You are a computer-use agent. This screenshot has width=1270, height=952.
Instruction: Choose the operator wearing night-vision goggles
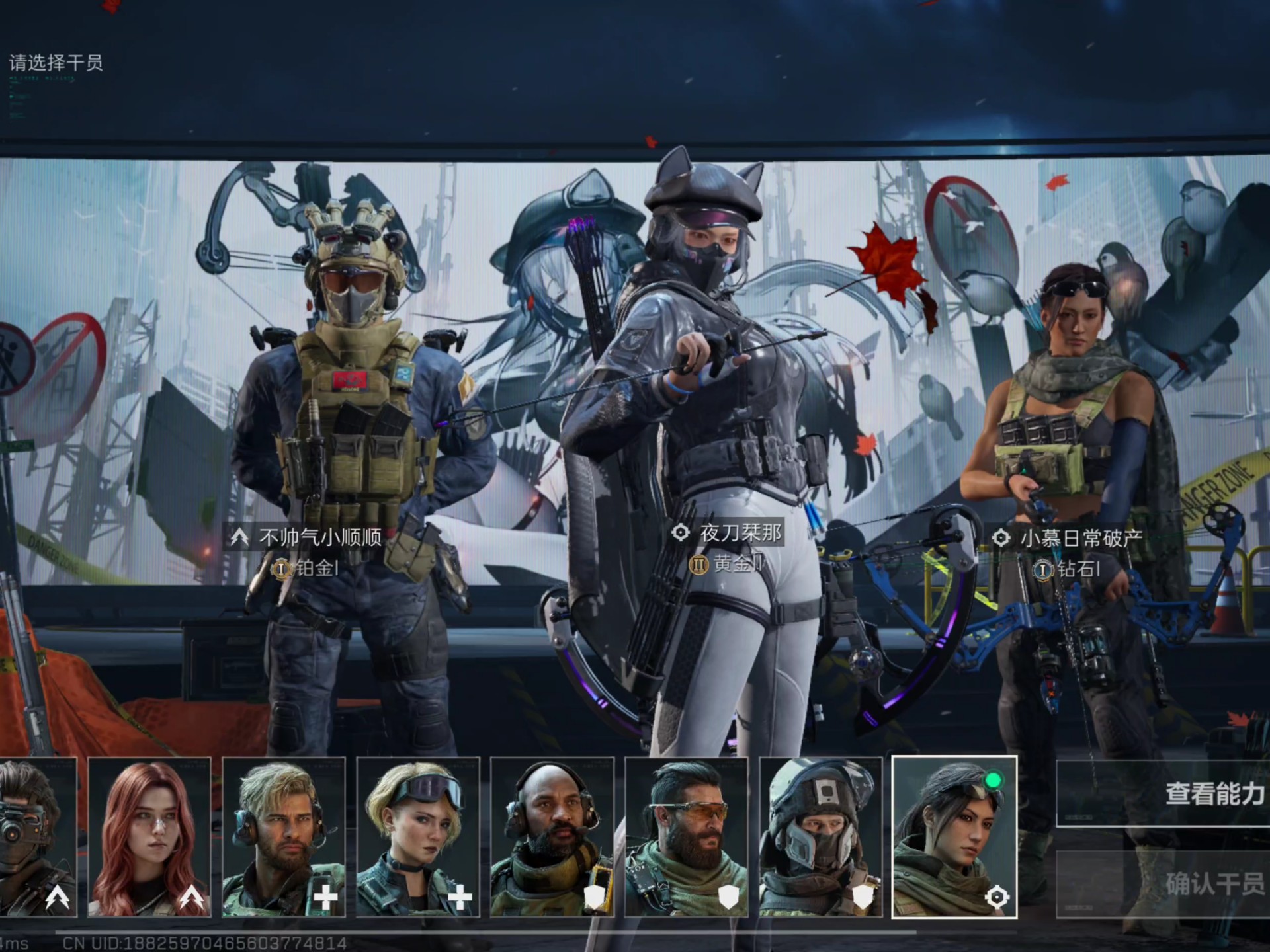click(x=36, y=837)
